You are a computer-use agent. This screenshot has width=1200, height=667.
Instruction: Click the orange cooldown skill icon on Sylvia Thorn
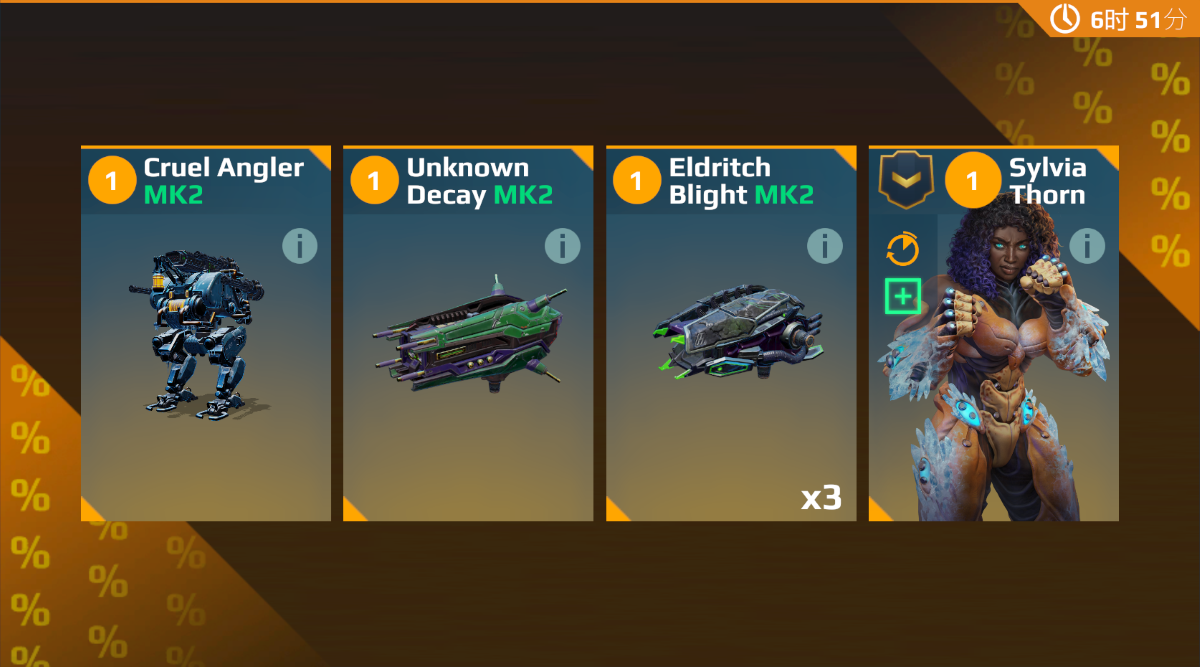click(903, 249)
